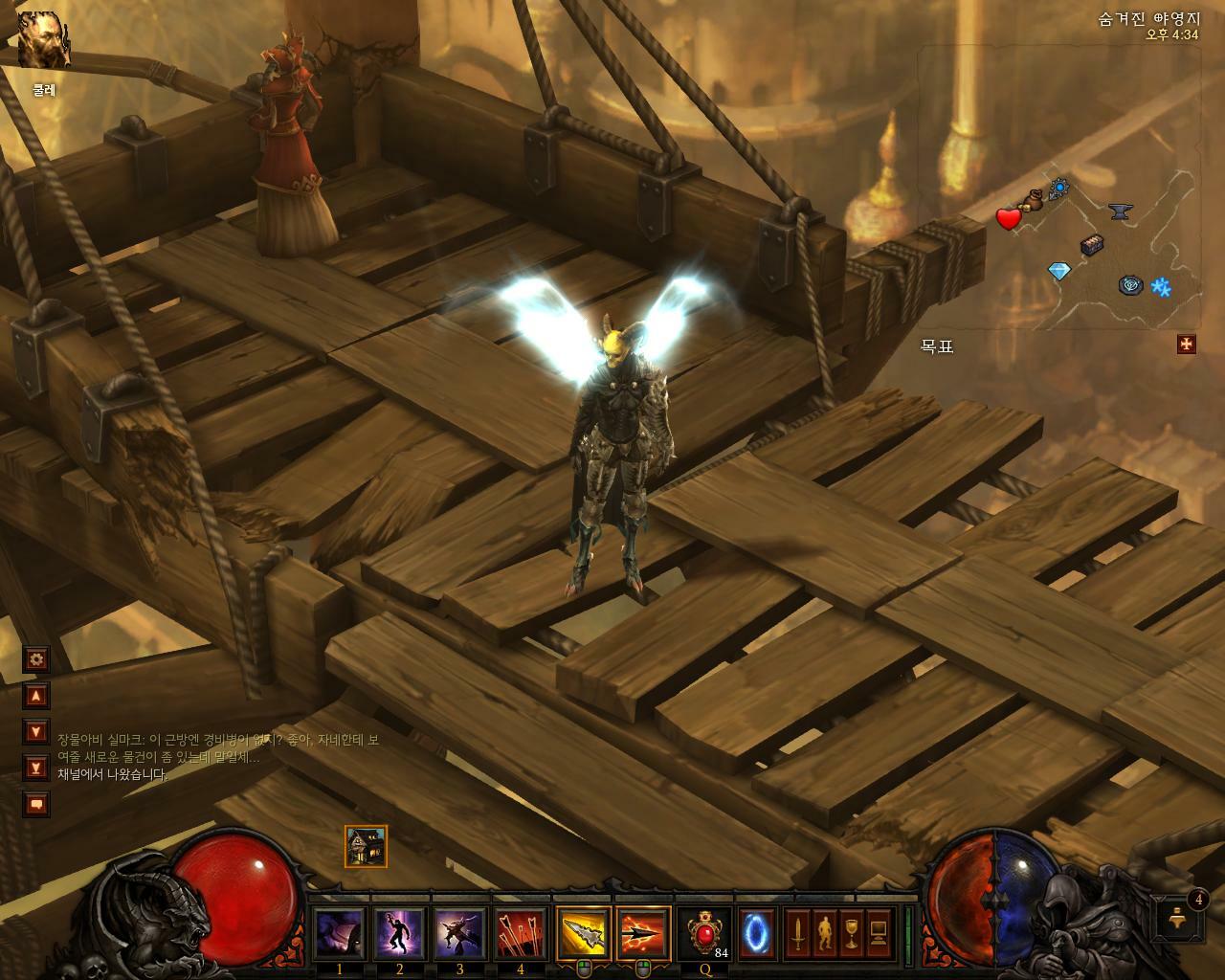Activate the skill in hotbar slot 1

click(x=340, y=933)
